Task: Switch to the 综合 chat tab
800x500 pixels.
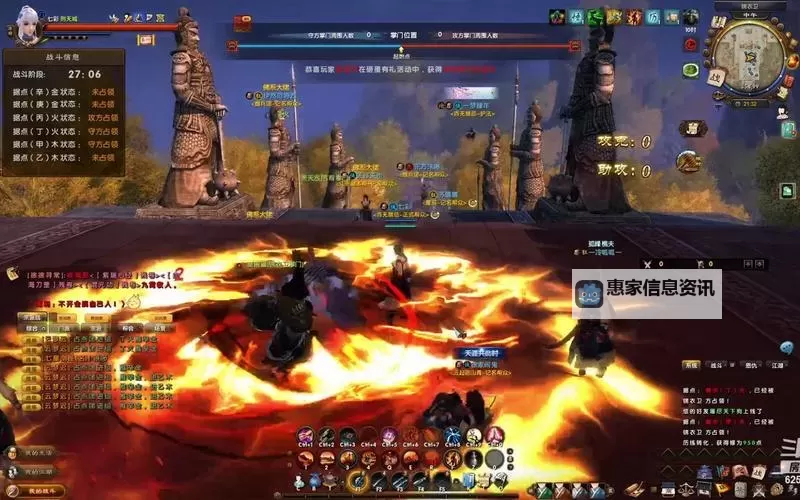Action: tap(31, 327)
